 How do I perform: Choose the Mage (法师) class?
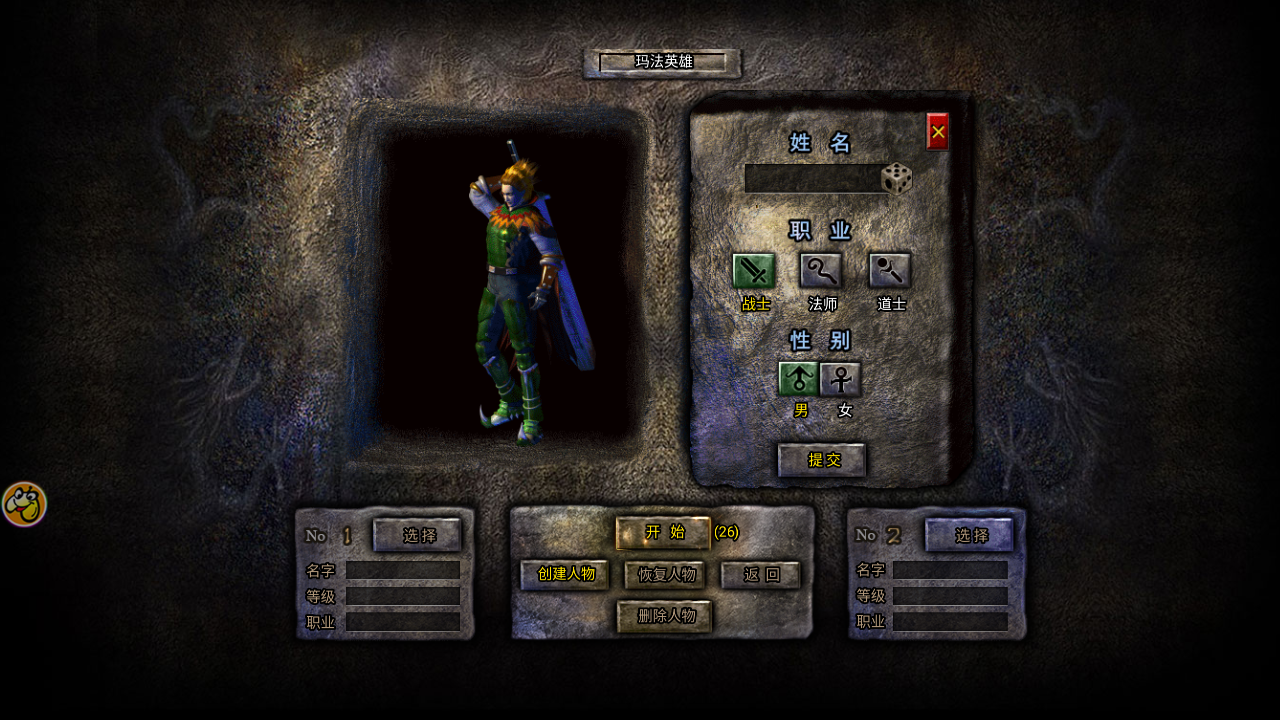pyautogui.click(x=821, y=271)
